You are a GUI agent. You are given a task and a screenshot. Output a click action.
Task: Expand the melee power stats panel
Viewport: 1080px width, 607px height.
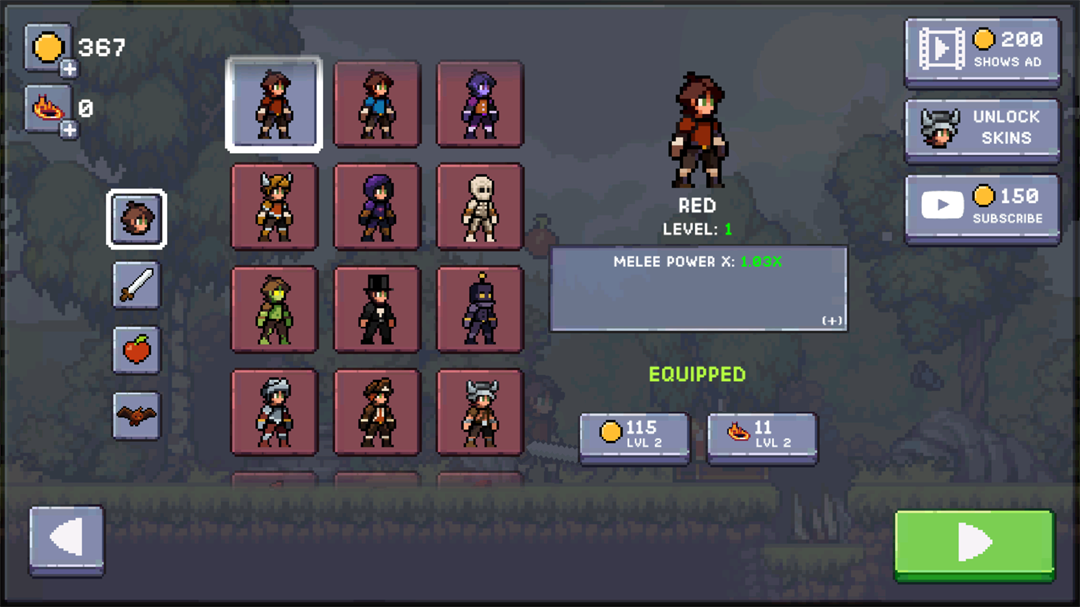tap(832, 320)
